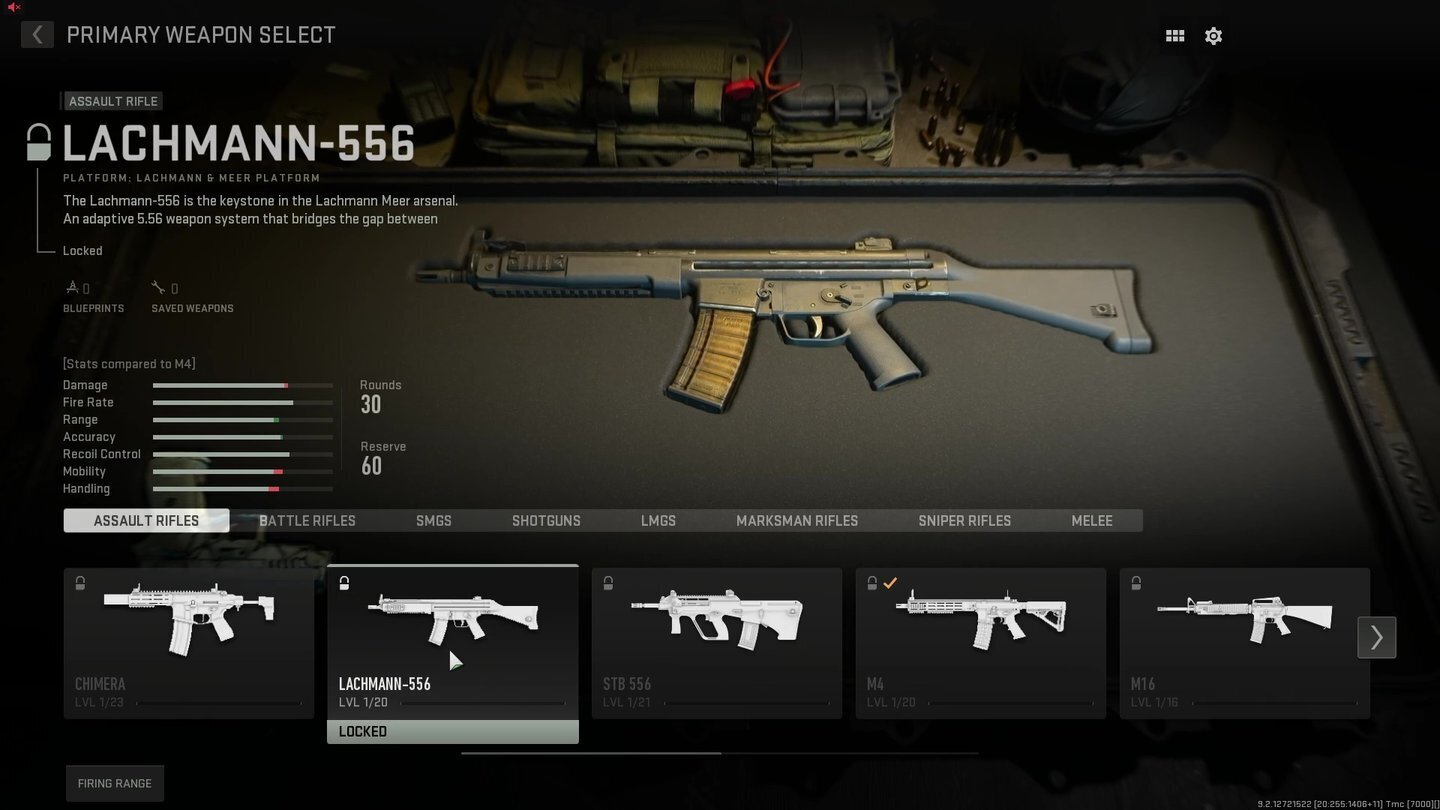The width and height of the screenshot is (1440, 810).
Task: Open the settings gear icon
Action: [1213, 35]
